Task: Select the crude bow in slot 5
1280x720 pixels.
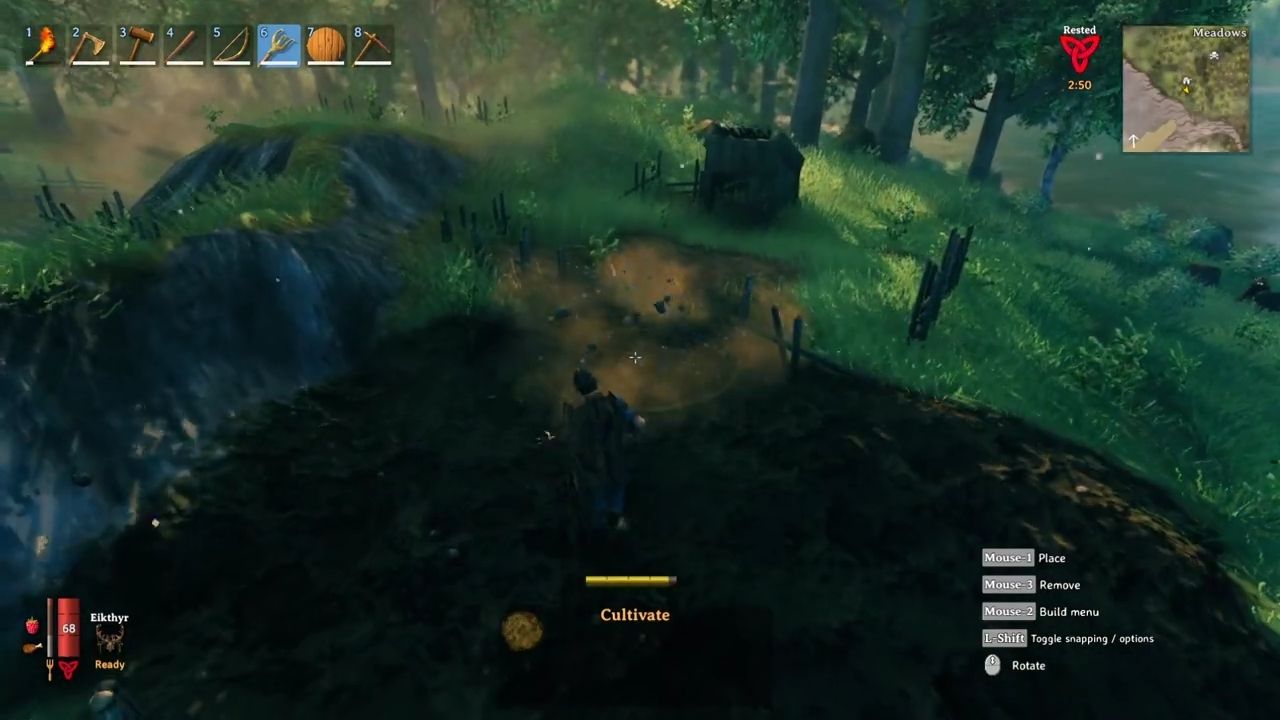Action: coord(231,44)
